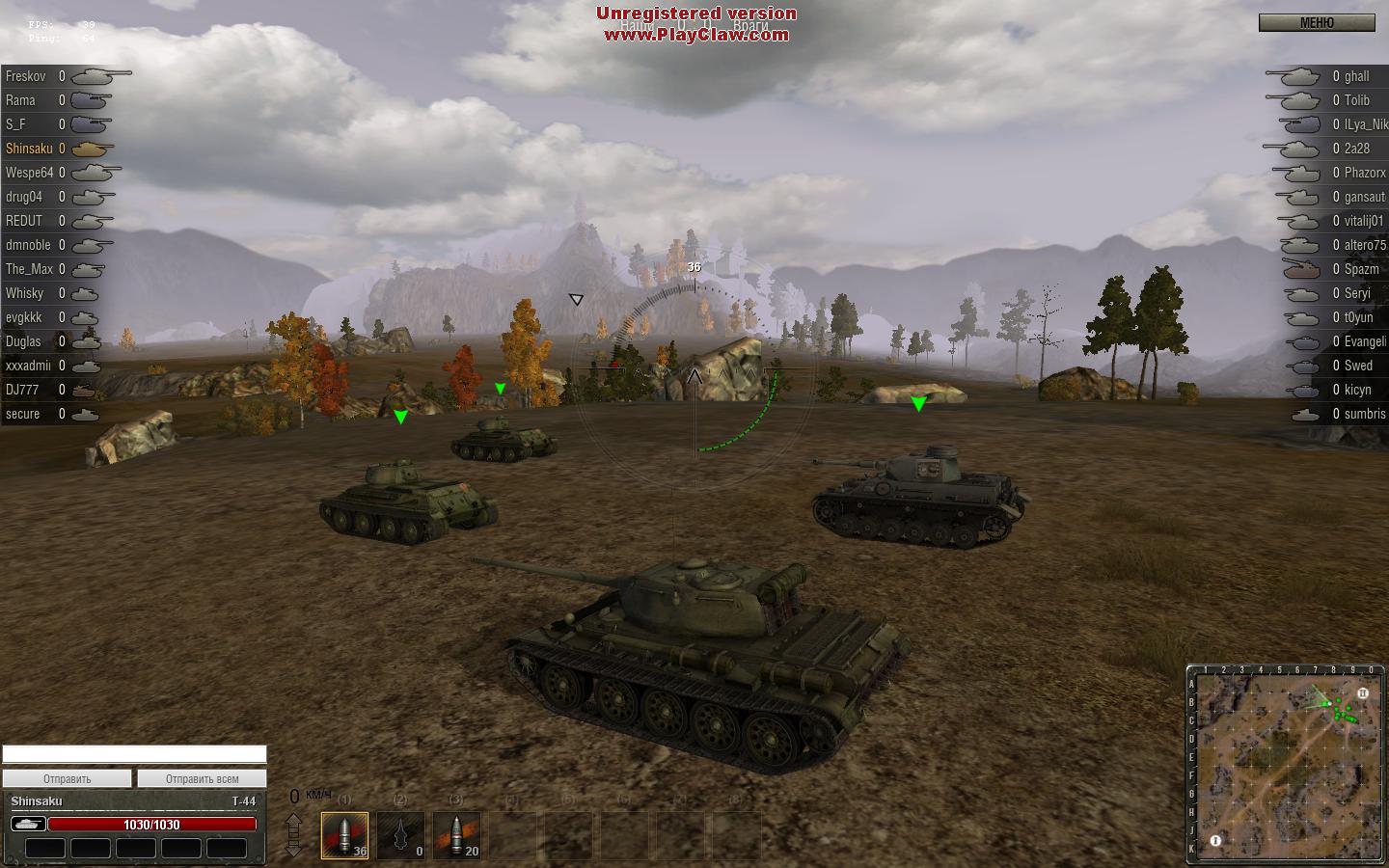Open the МЕНЮ button
This screenshot has width=1389, height=868.
(1317, 23)
